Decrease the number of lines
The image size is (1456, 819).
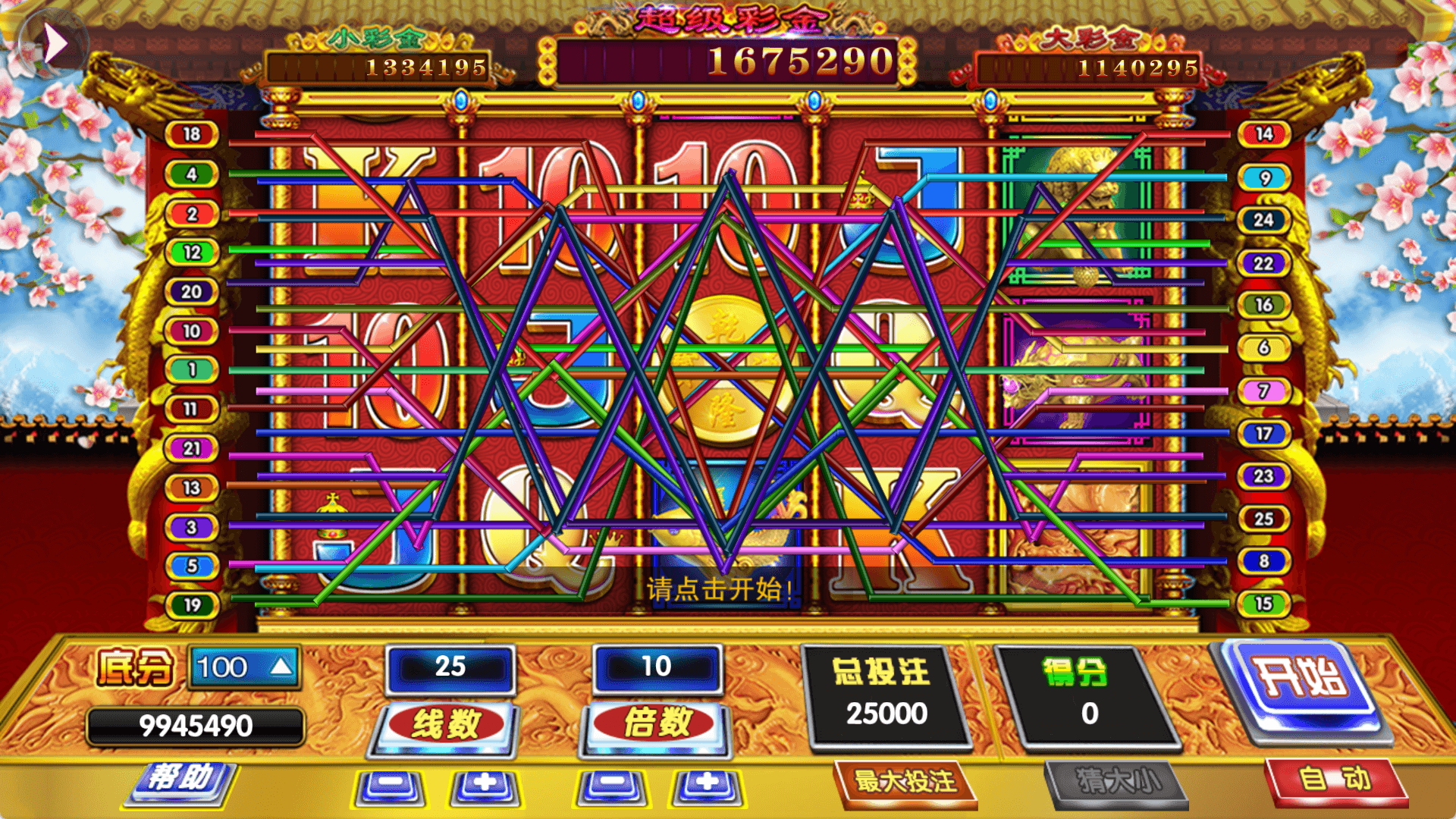click(x=390, y=786)
